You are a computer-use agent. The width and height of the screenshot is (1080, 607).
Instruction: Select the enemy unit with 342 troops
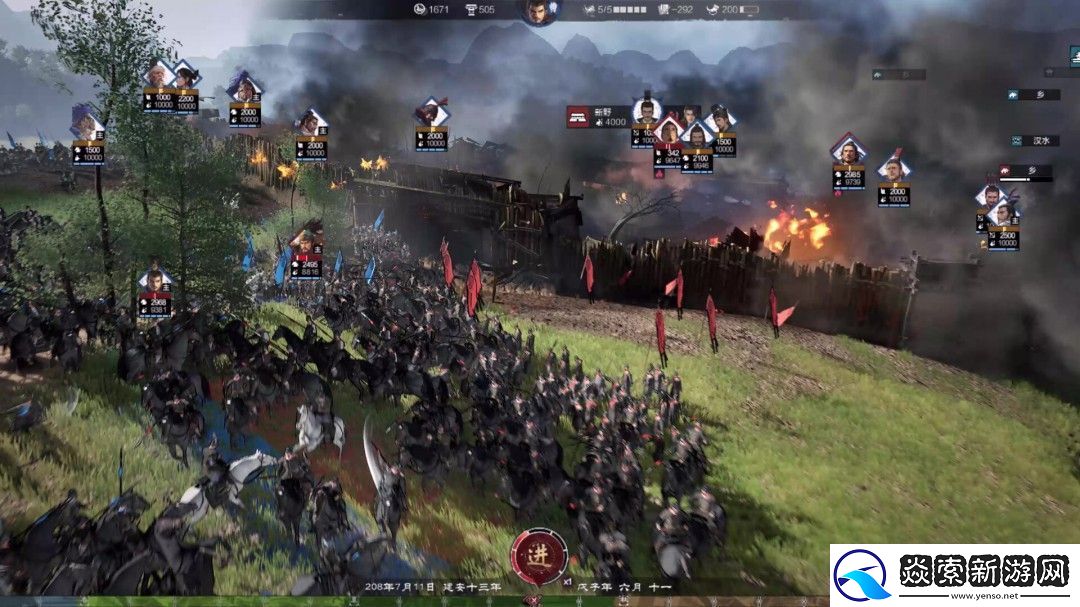tap(668, 132)
